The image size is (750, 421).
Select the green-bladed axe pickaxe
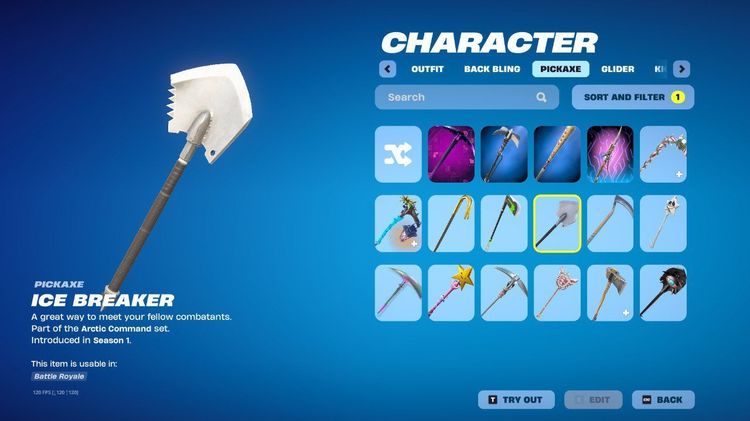(x=504, y=223)
